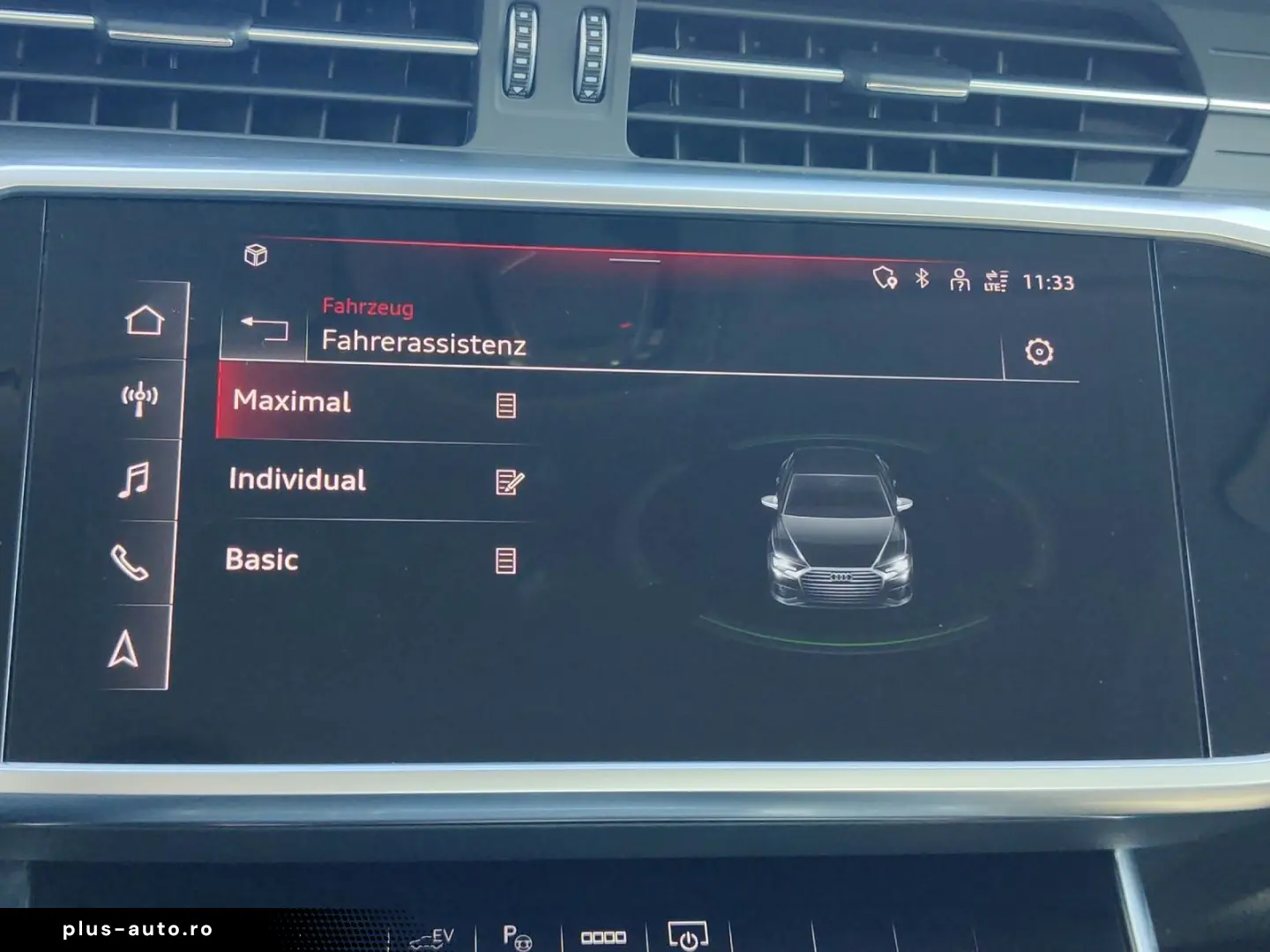This screenshot has height=952, width=1270.
Task: Open the home screen
Action: pos(145,320)
